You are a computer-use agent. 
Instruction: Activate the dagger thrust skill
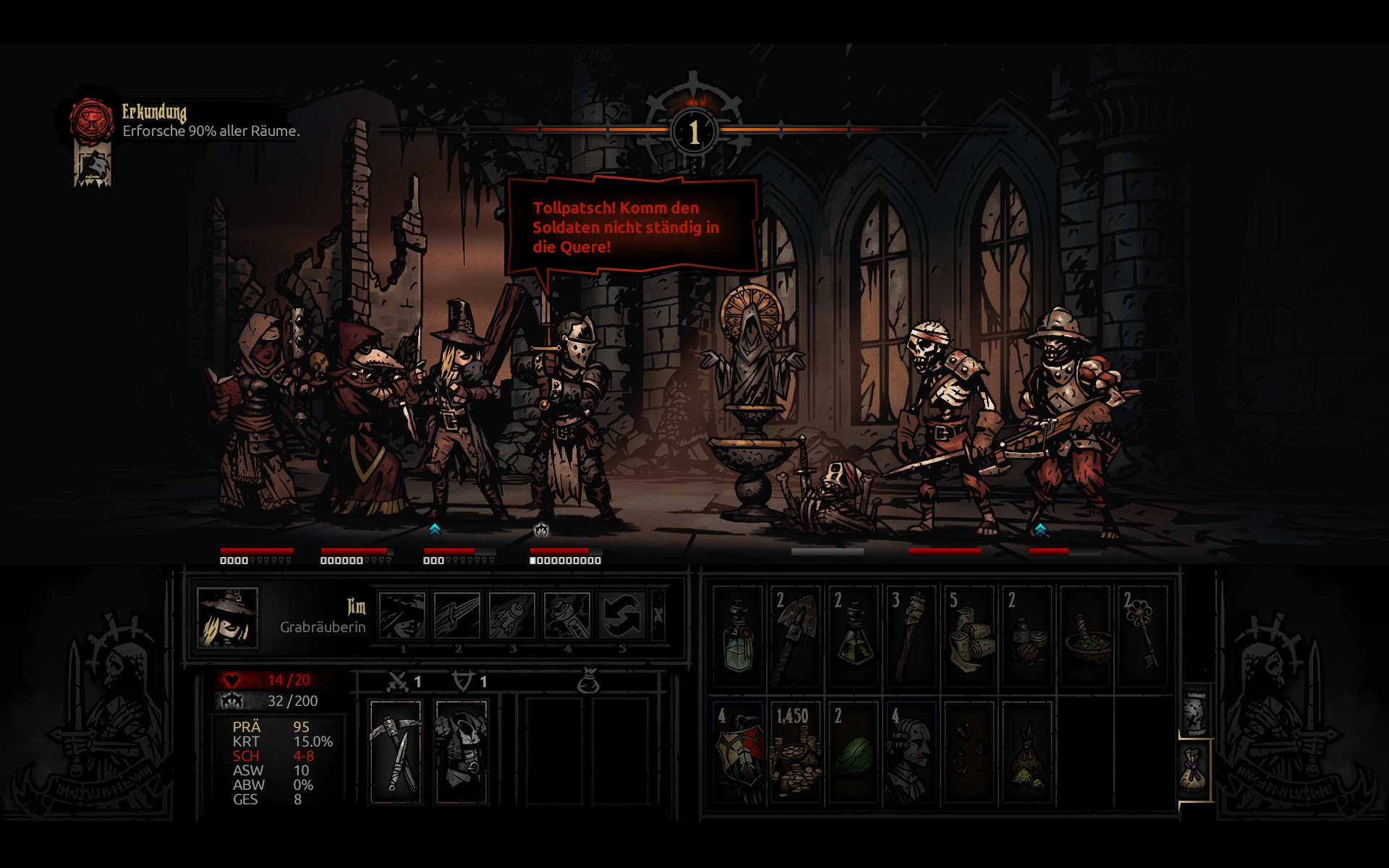pos(456,616)
